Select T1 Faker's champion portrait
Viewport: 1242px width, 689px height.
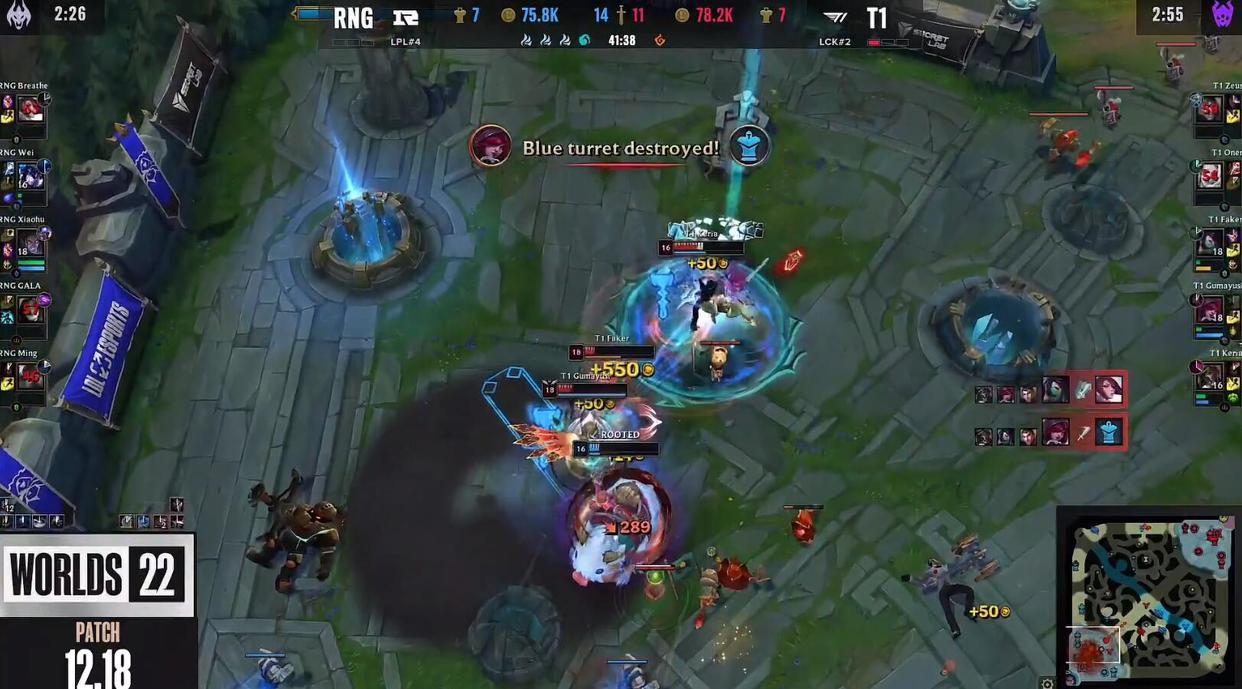pos(1210,243)
